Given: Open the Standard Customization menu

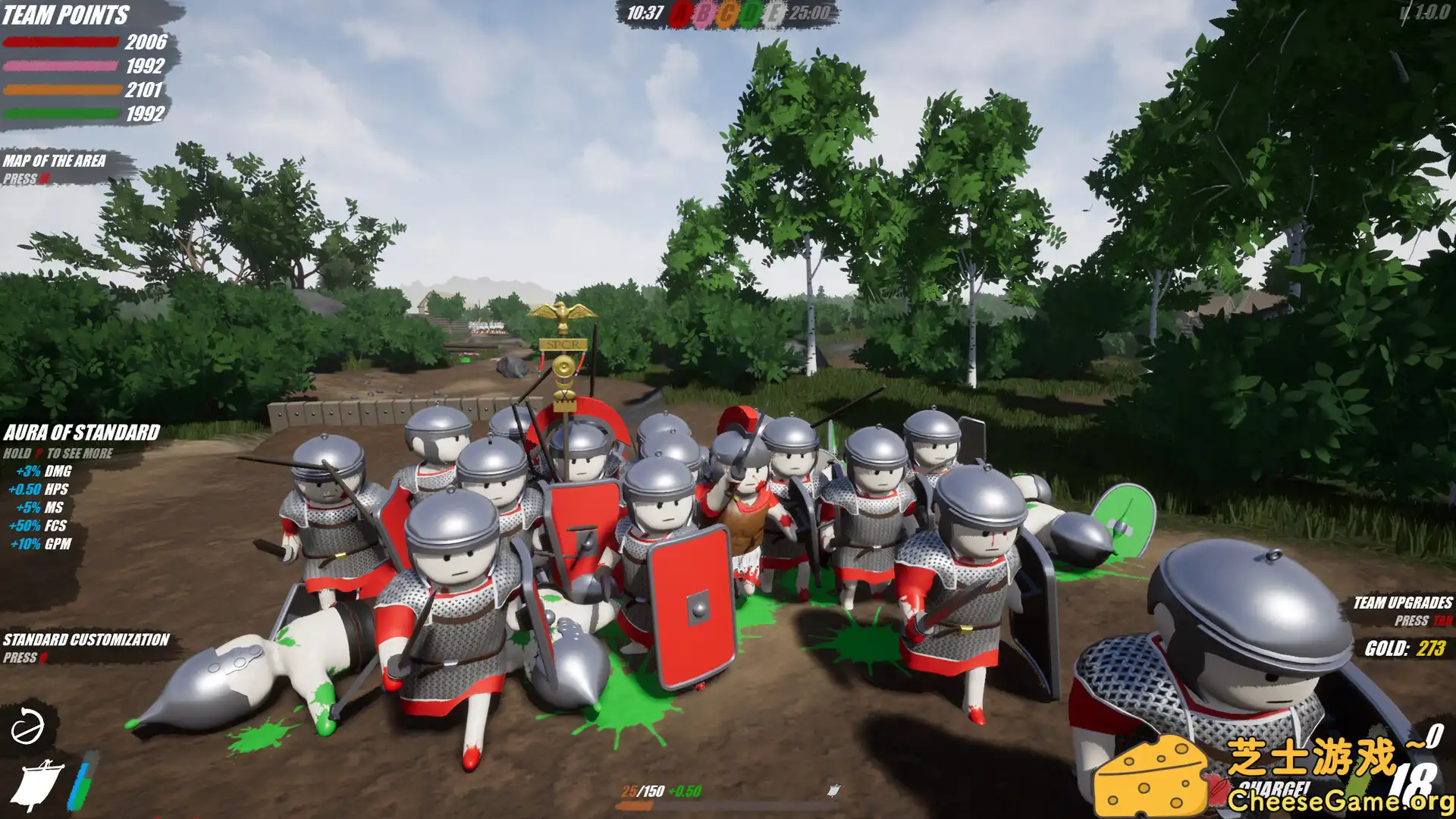Looking at the screenshot, I should [85, 642].
